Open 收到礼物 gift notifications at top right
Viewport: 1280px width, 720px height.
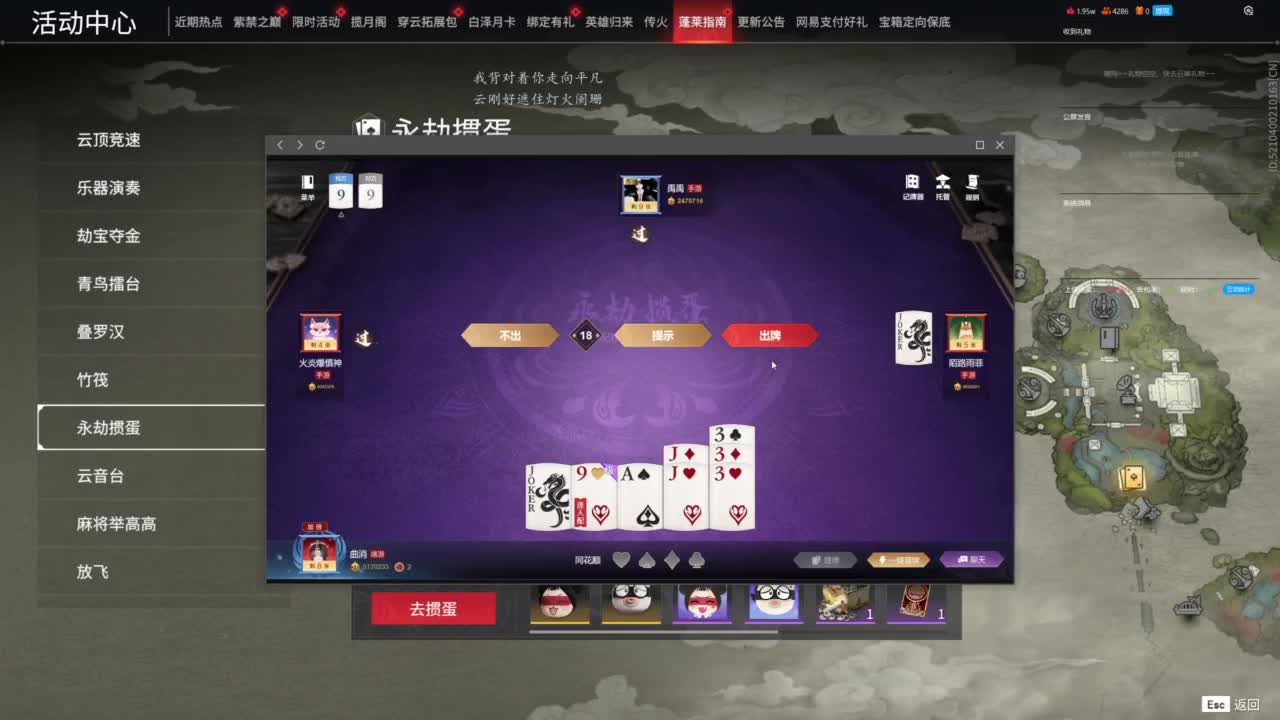click(x=1075, y=31)
